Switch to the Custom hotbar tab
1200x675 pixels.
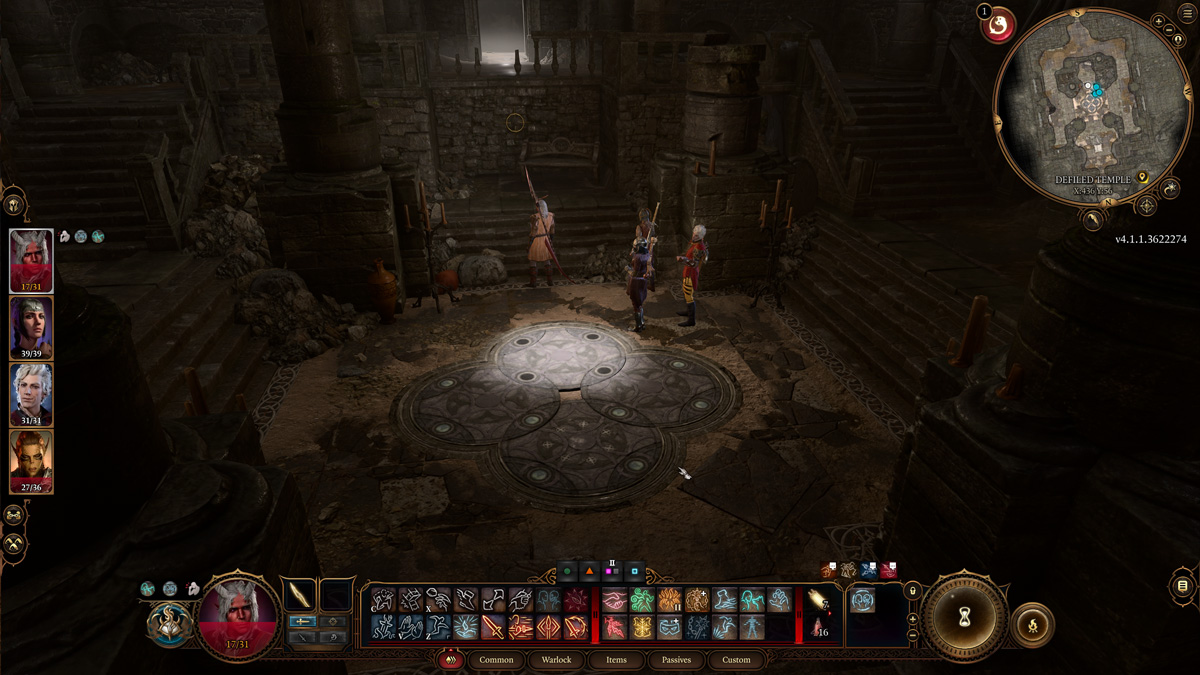pyautogui.click(x=736, y=660)
